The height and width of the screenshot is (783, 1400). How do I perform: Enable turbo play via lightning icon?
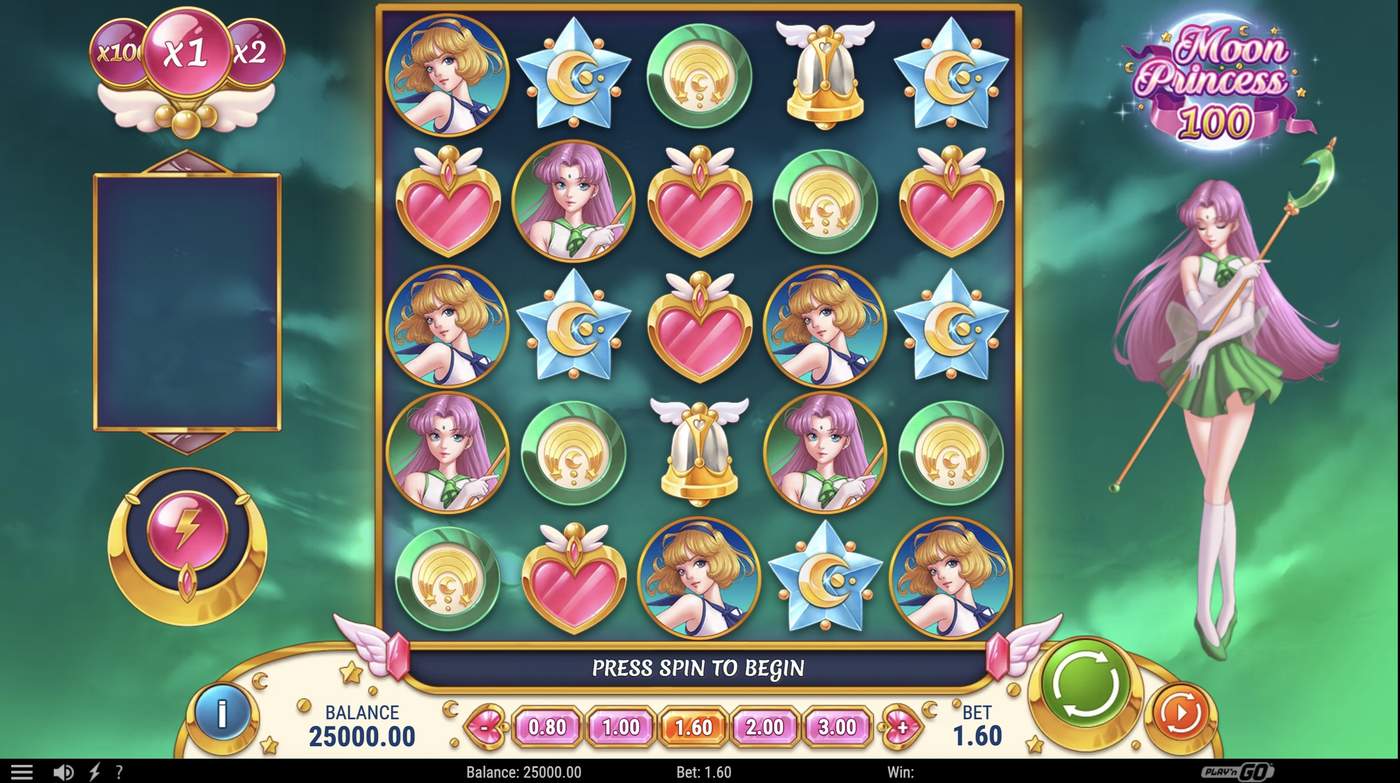coord(92,771)
